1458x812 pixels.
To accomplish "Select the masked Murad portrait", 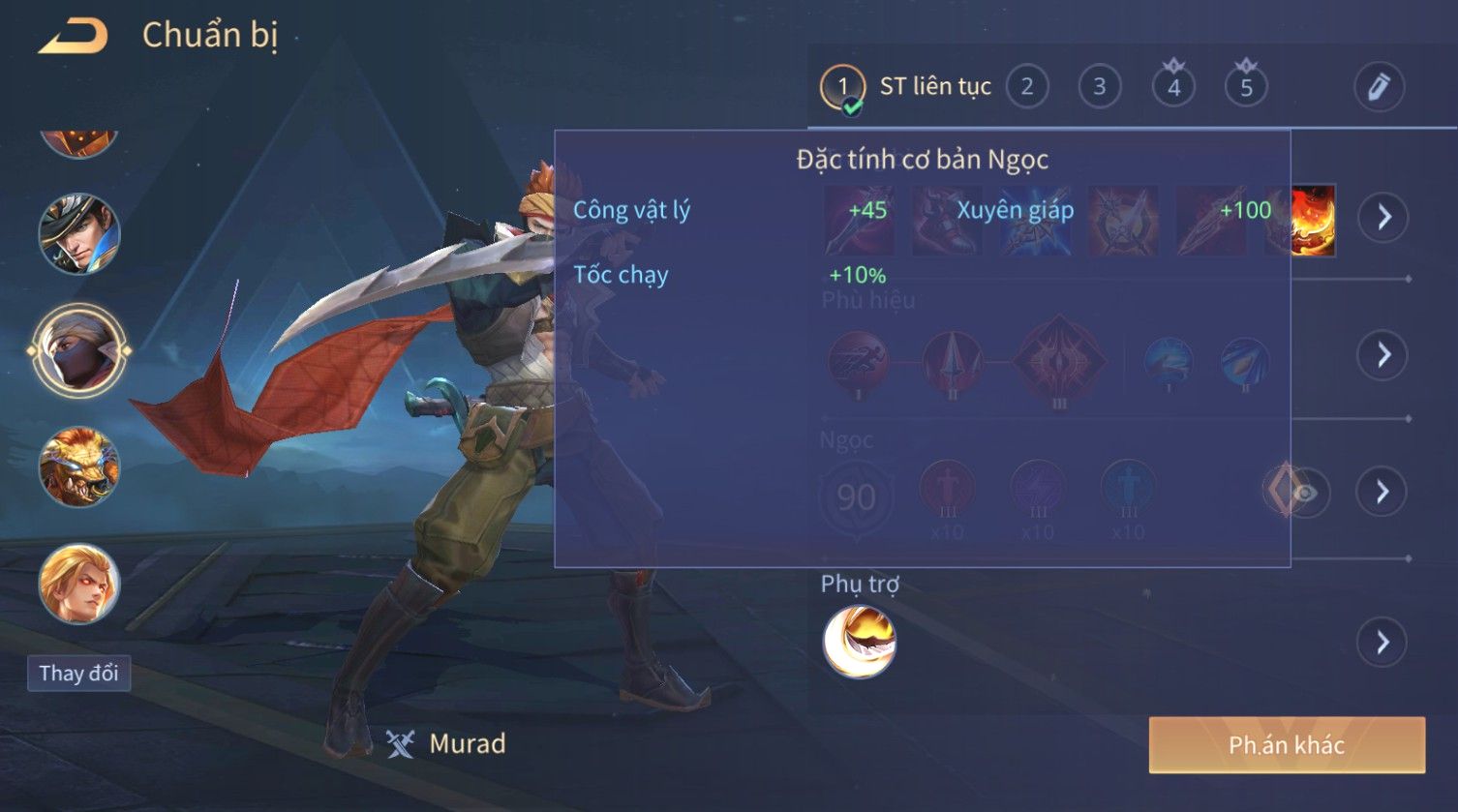I will coord(78,350).
